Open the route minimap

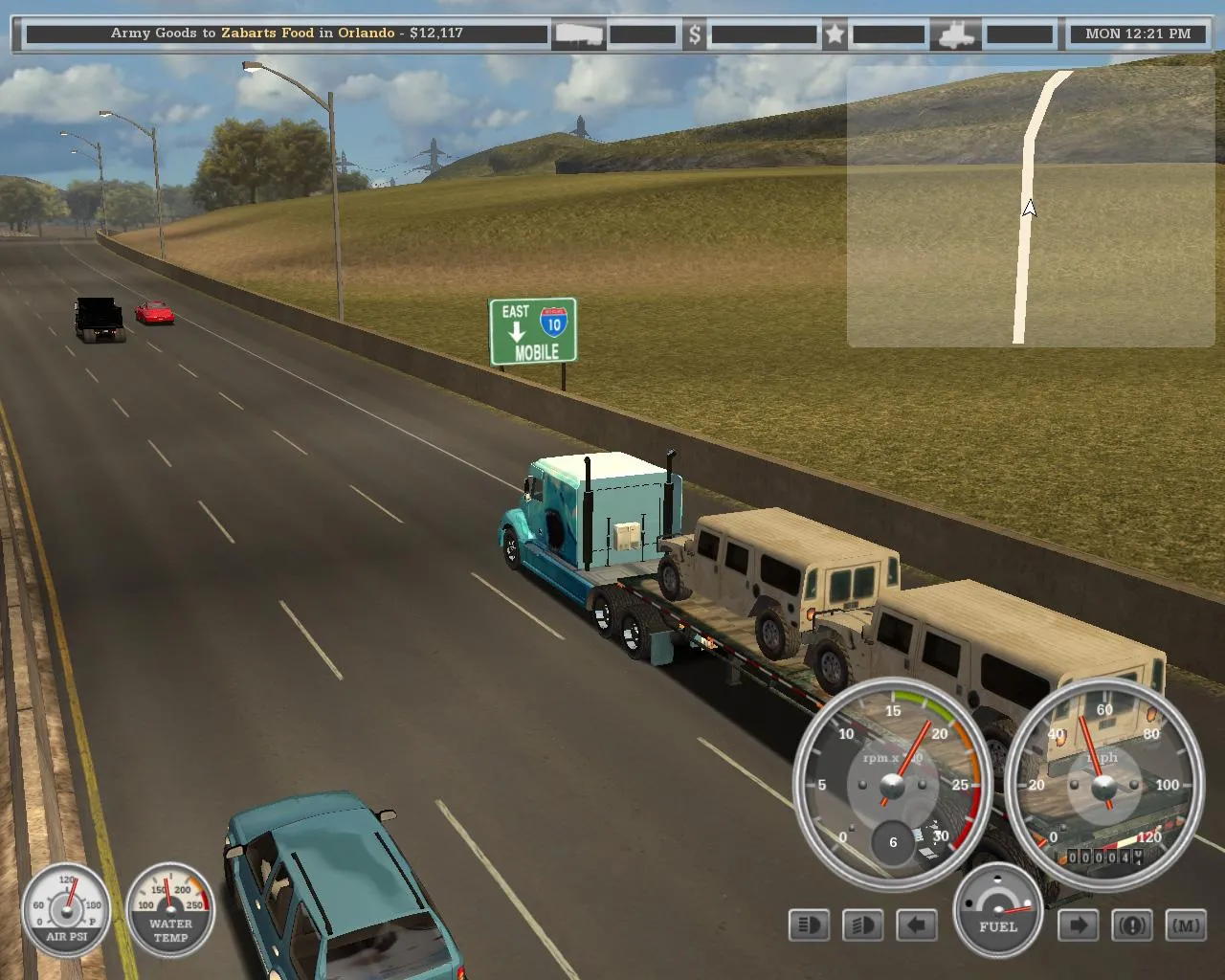point(1030,207)
